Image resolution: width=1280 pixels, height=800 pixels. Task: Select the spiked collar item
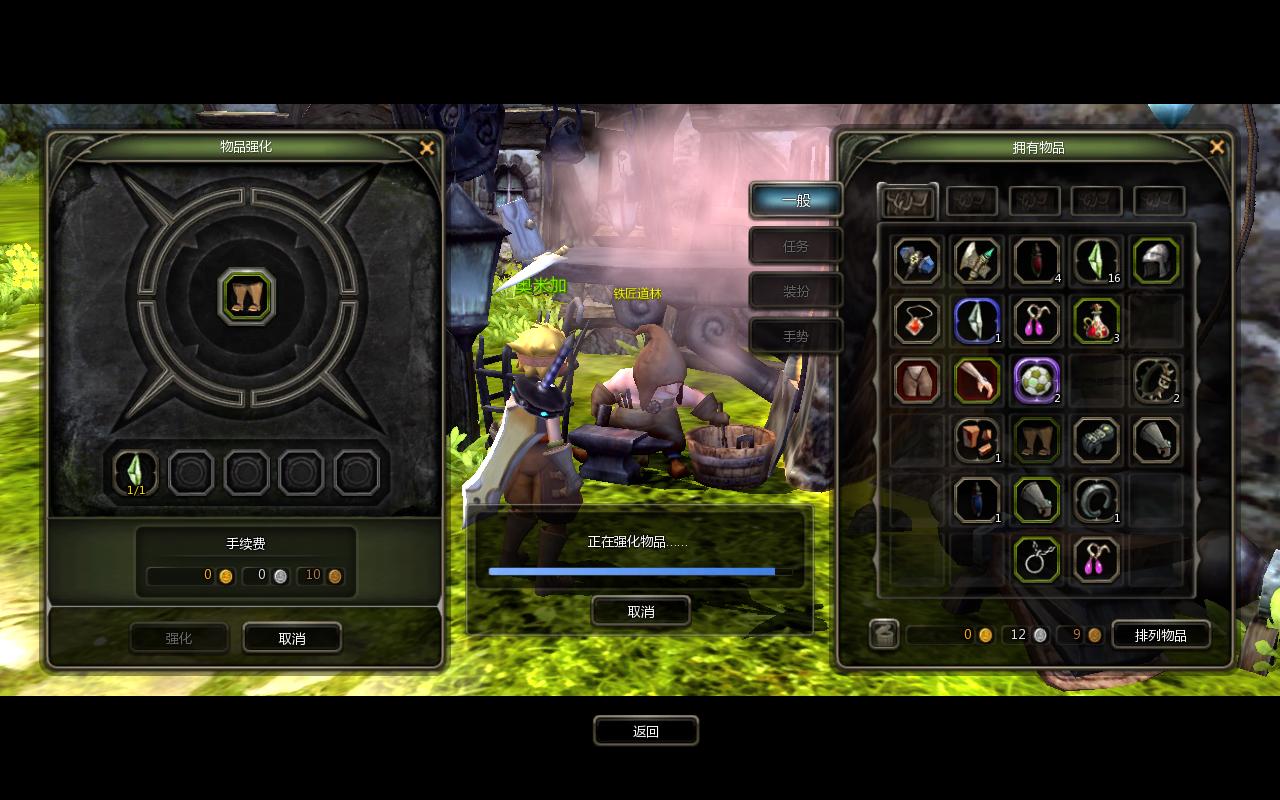point(1157,380)
